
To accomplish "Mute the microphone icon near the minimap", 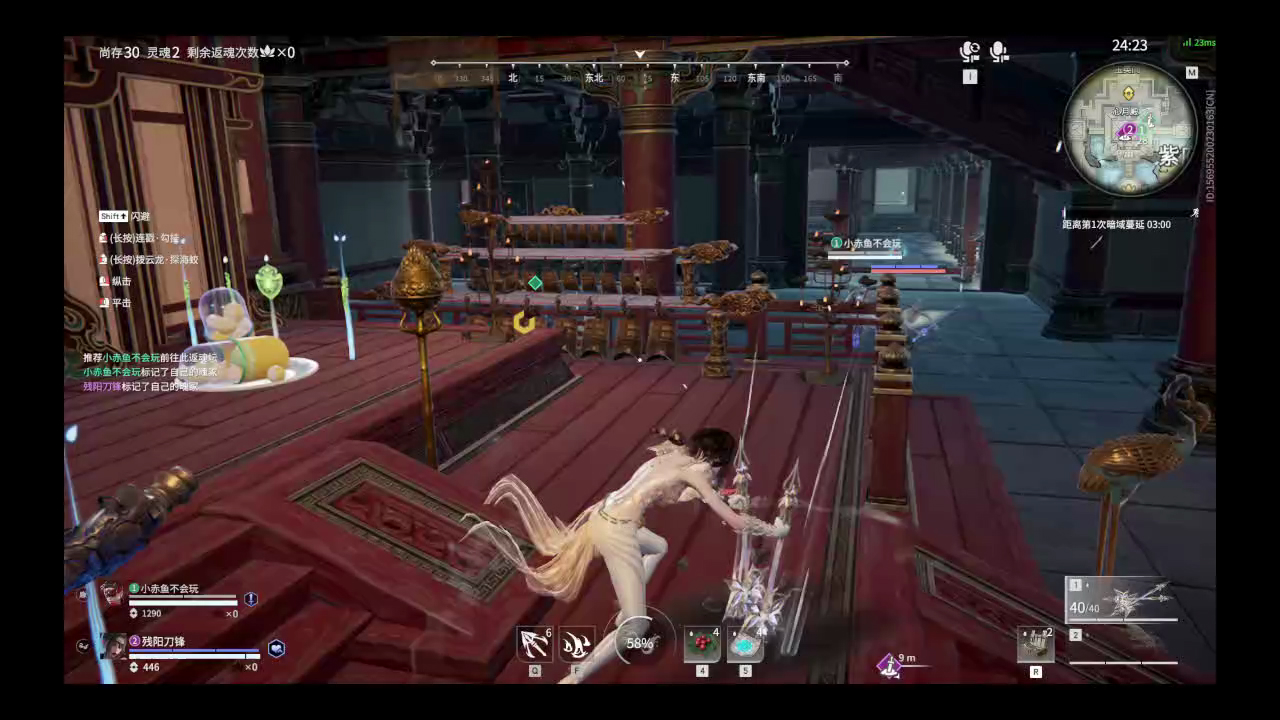I will click(999, 51).
